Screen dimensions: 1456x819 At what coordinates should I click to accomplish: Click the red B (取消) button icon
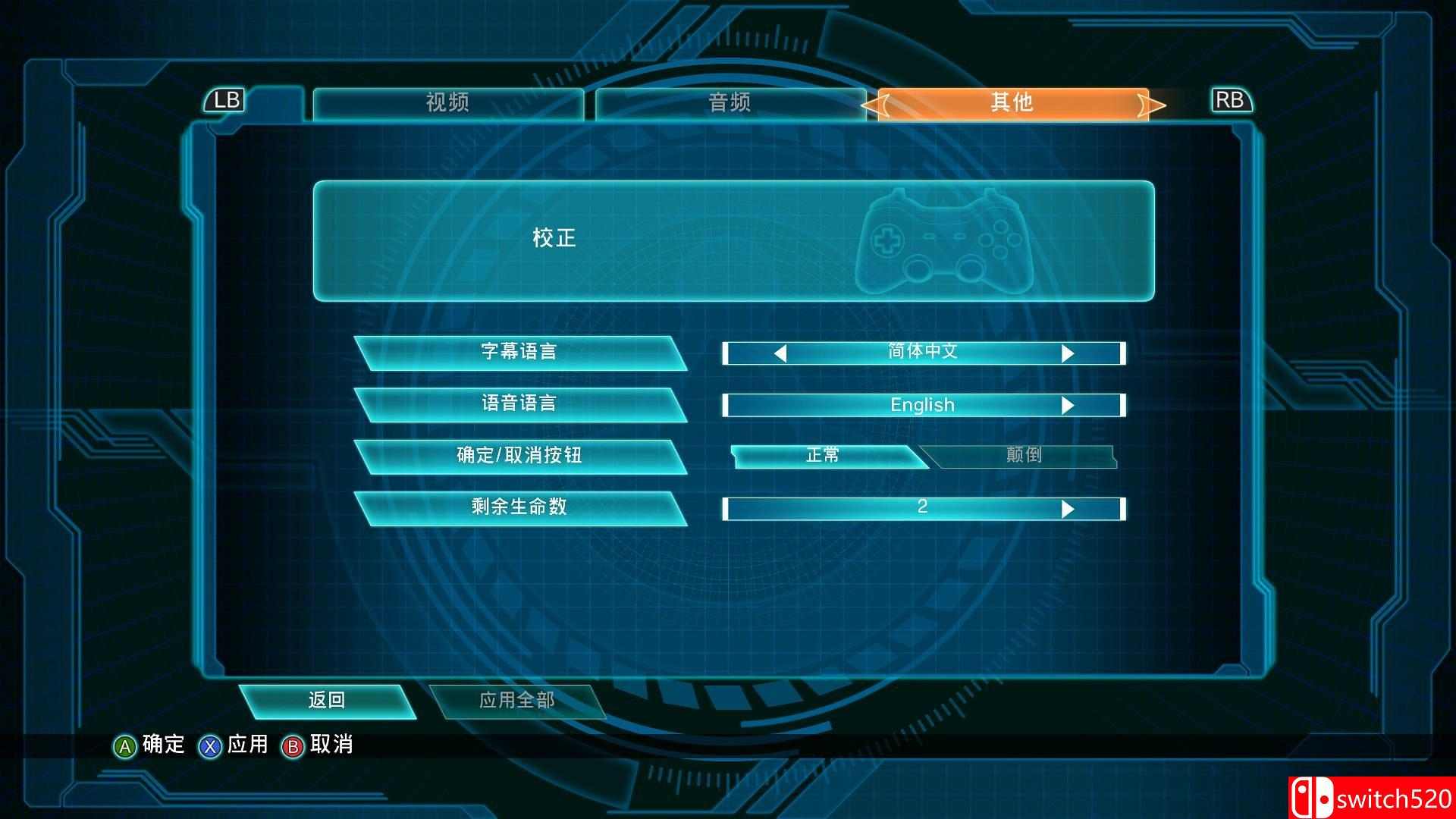(x=290, y=745)
